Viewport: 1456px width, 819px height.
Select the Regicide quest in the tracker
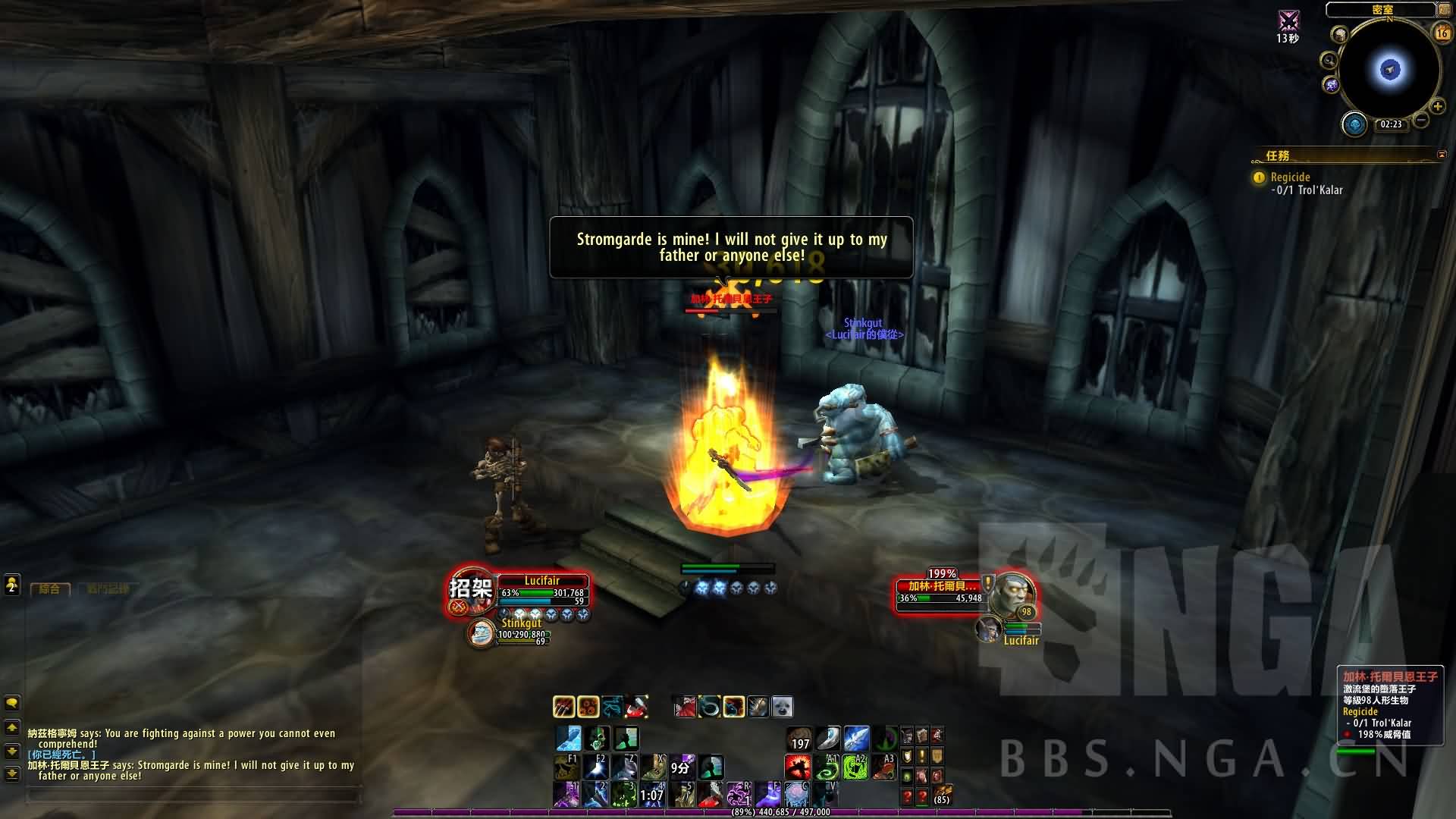pos(1290,177)
